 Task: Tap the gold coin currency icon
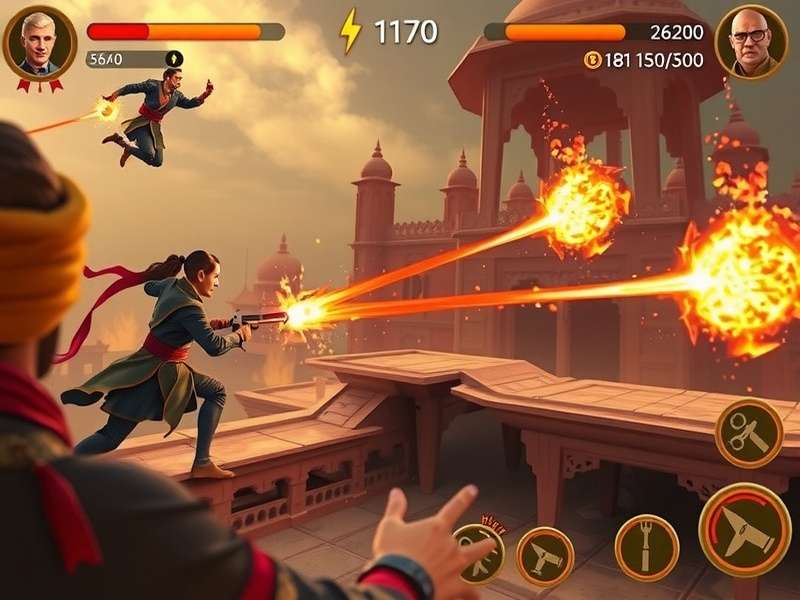pyautogui.click(x=591, y=60)
